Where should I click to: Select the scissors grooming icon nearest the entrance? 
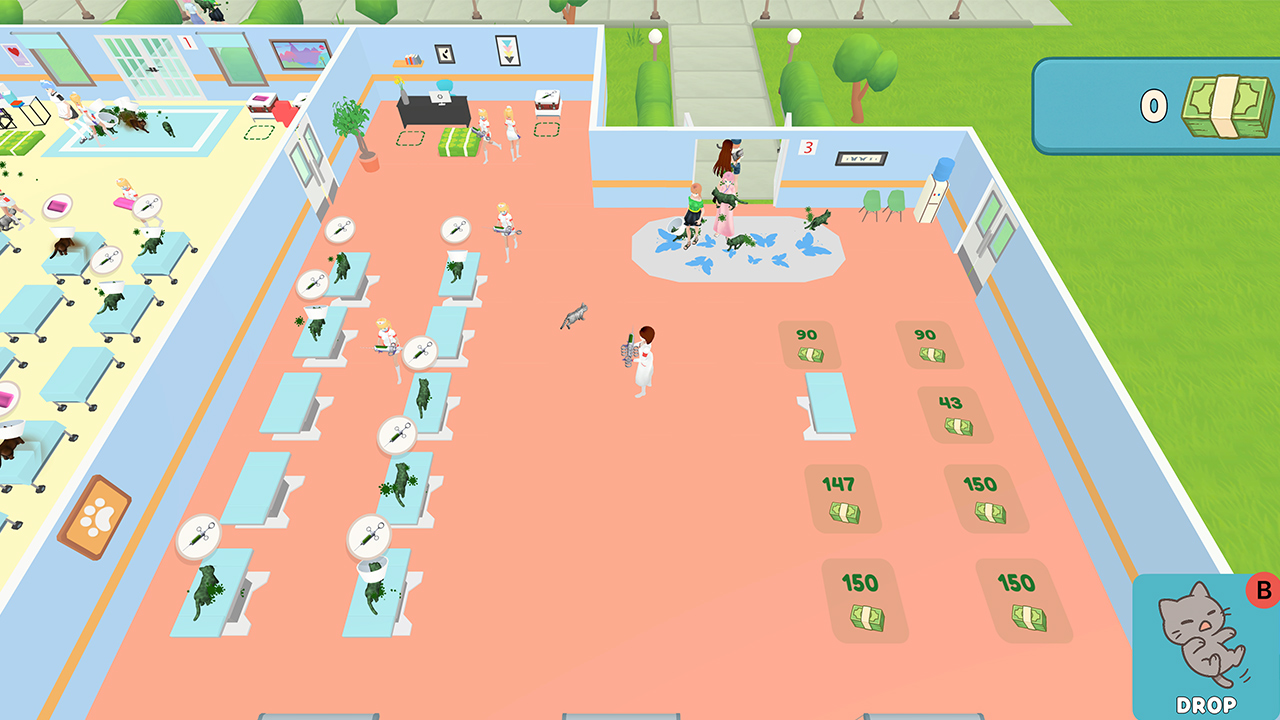tap(455, 227)
